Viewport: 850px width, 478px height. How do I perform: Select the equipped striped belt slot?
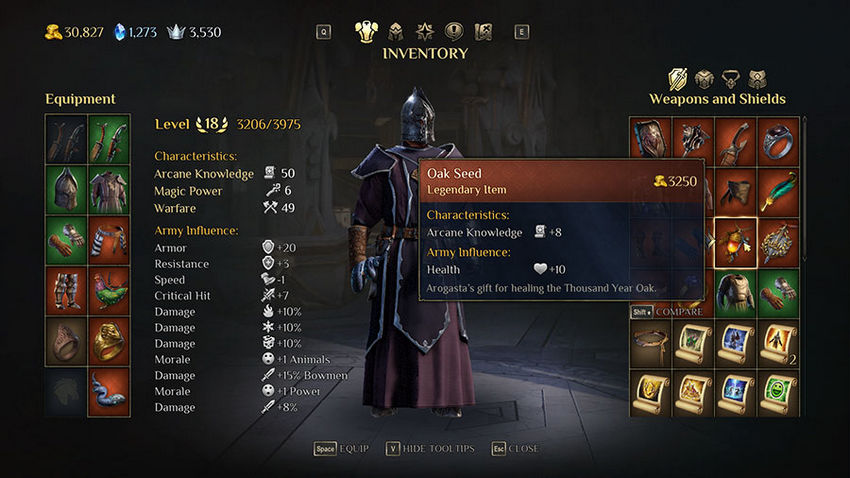[109, 240]
